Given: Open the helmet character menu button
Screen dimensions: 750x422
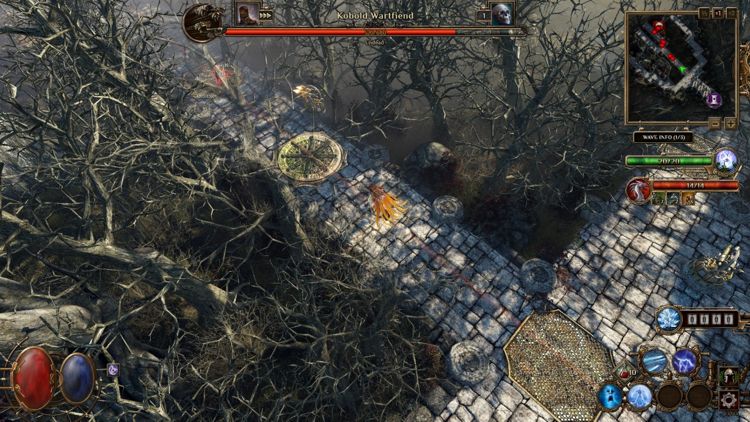Looking at the screenshot, I should click(727, 378).
